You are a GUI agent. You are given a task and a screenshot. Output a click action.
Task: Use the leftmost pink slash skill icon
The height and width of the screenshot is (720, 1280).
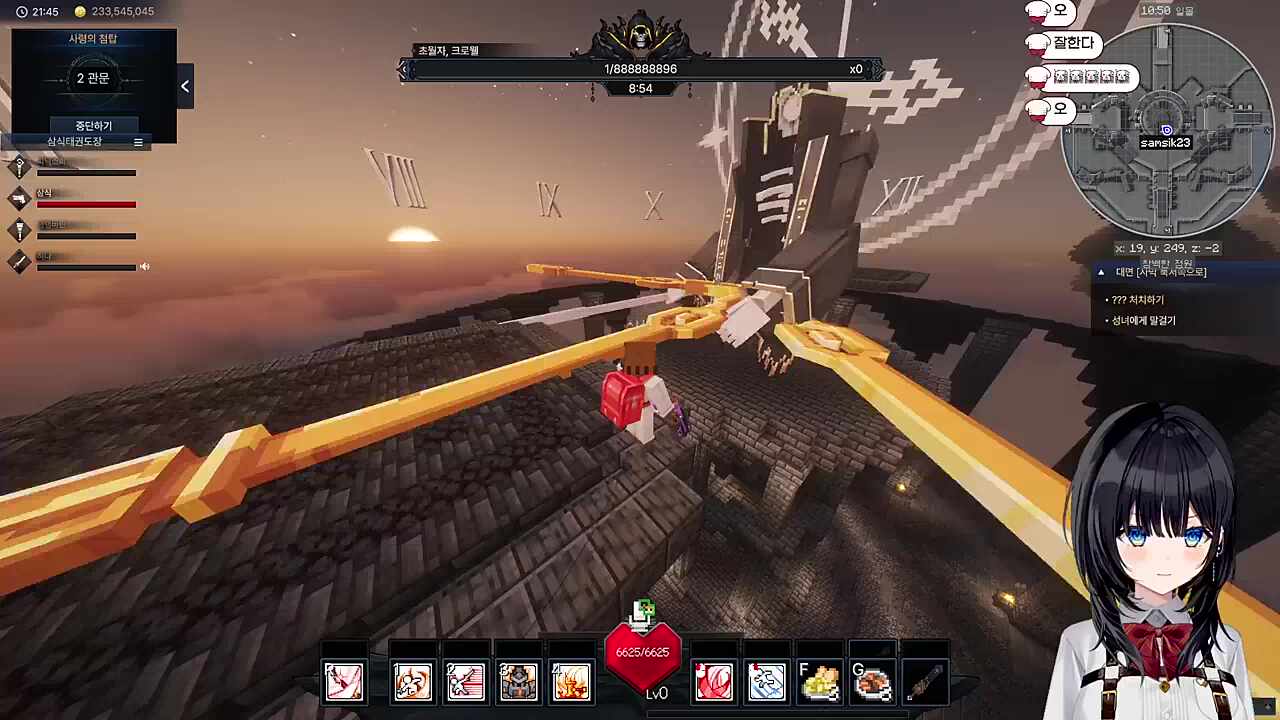(343, 682)
